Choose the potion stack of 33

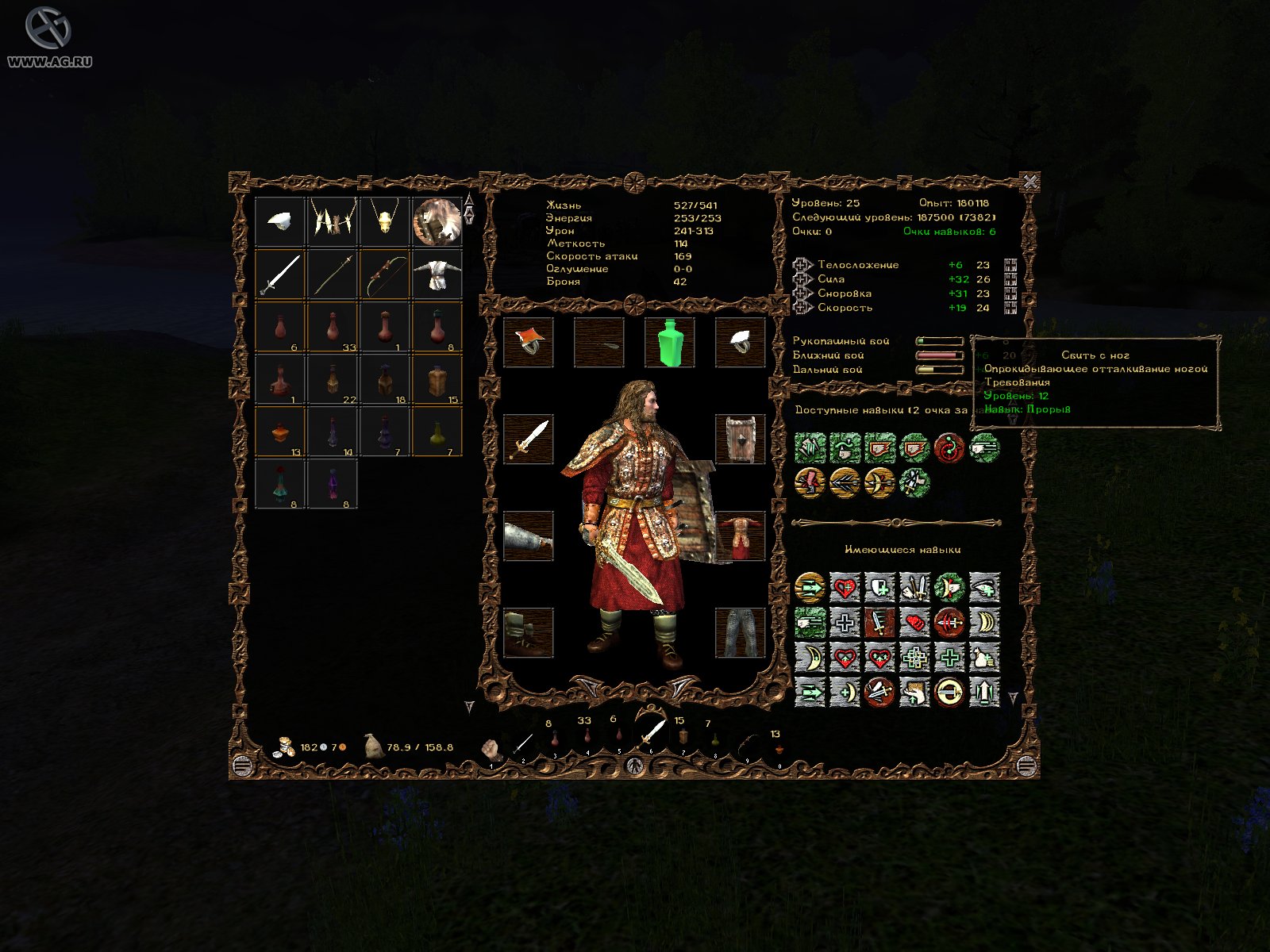pos(333,327)
